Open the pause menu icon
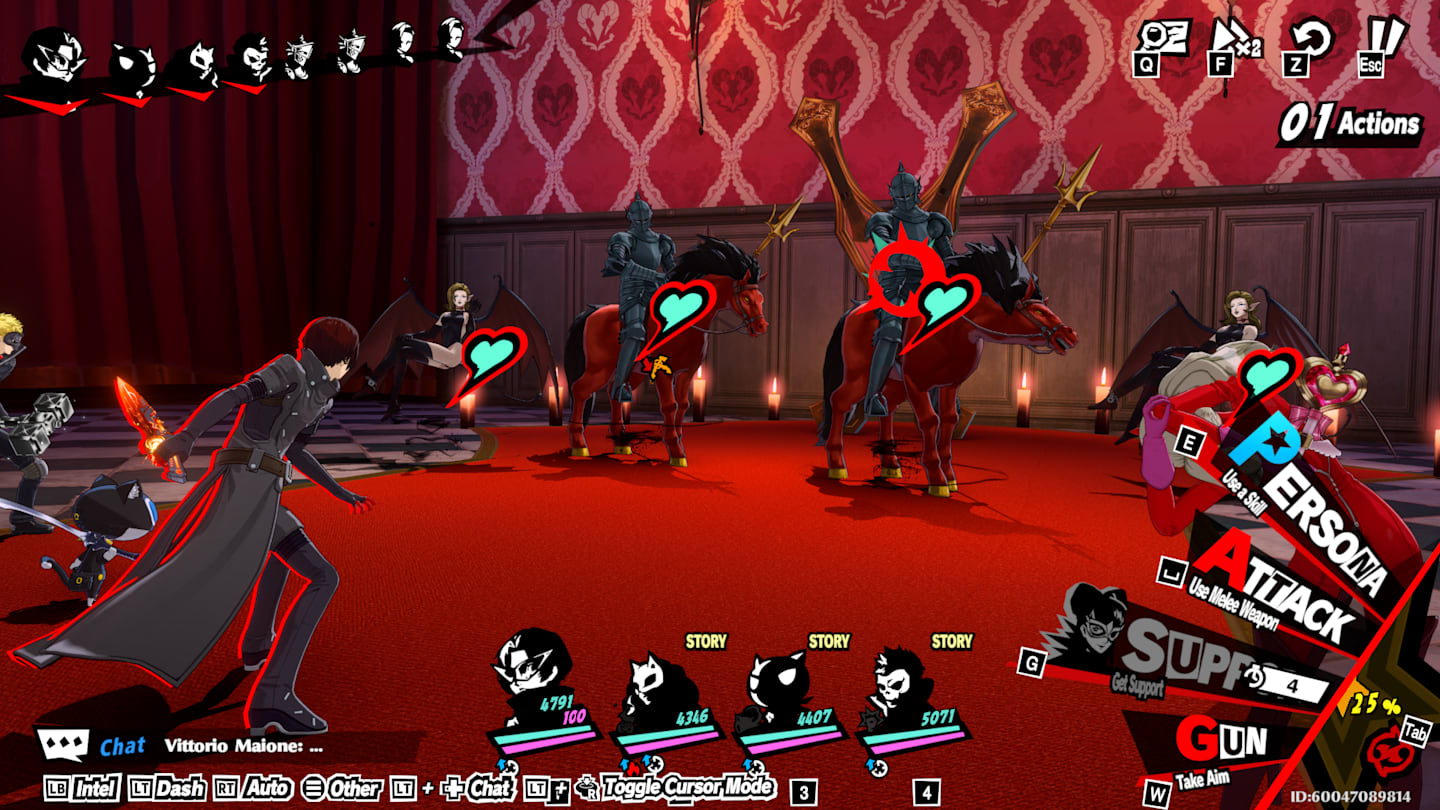Viewport: 1440px width, 810px height. coord(1384,38)
